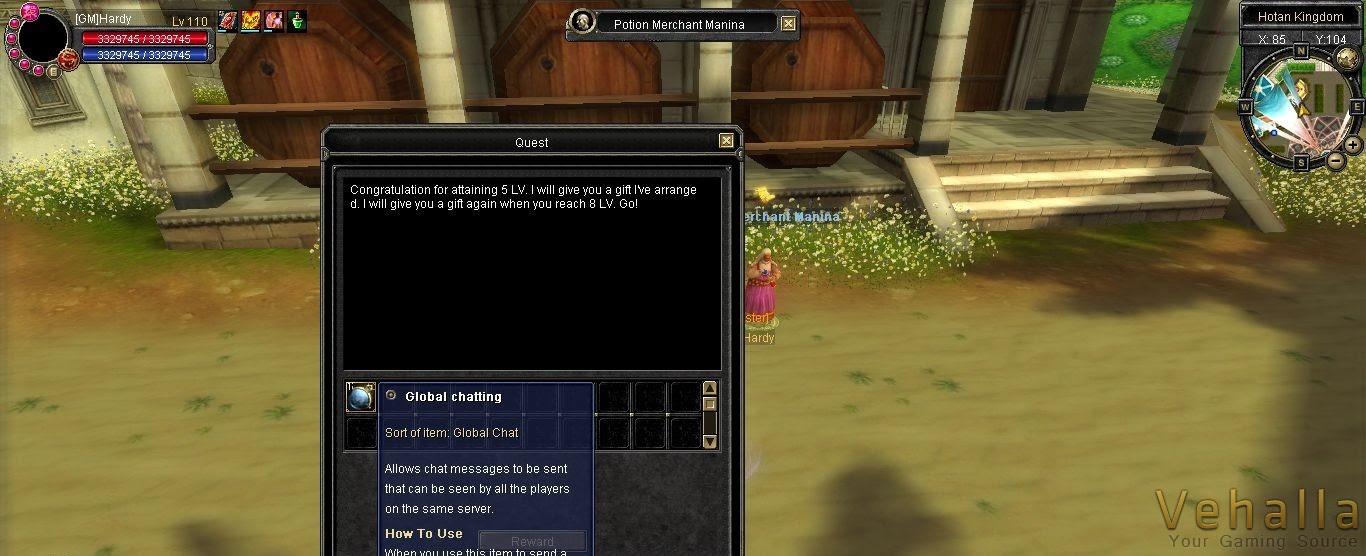
Task: Open the world map globe button
Action: click(1347, 59)
